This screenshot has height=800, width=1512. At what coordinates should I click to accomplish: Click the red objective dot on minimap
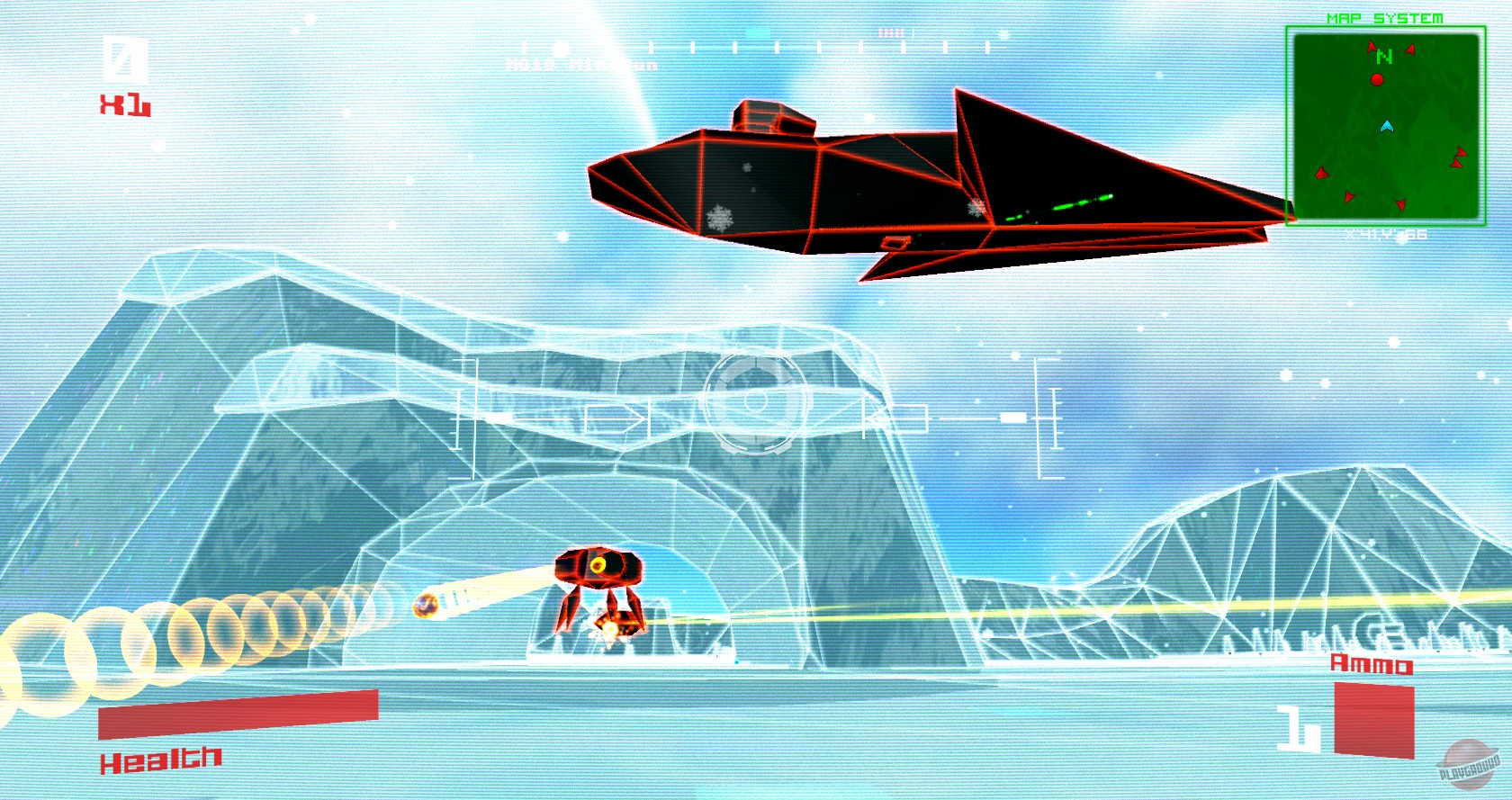click(x=1376, y=79)
